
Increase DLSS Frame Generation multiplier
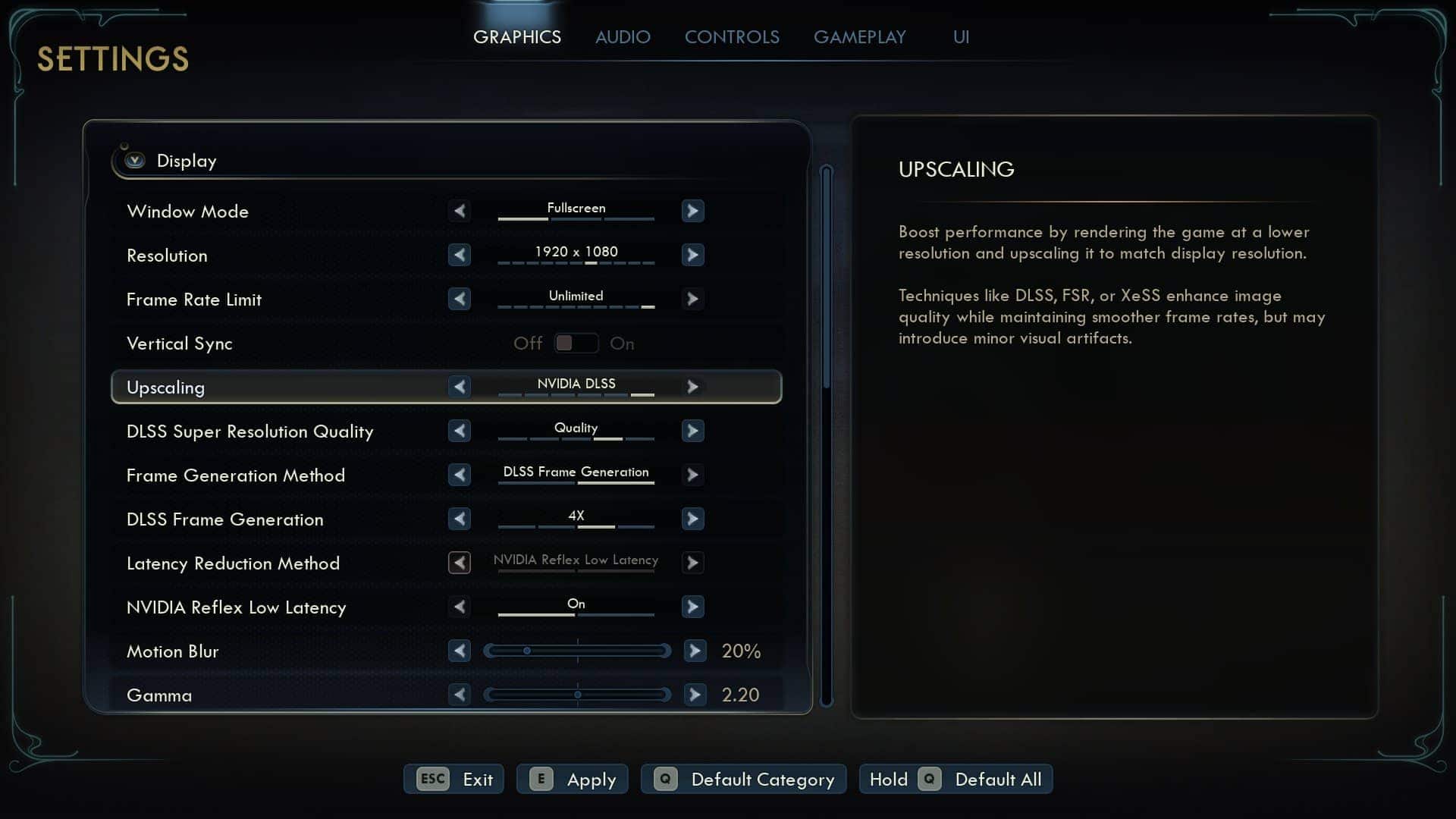tap(692, 519)
